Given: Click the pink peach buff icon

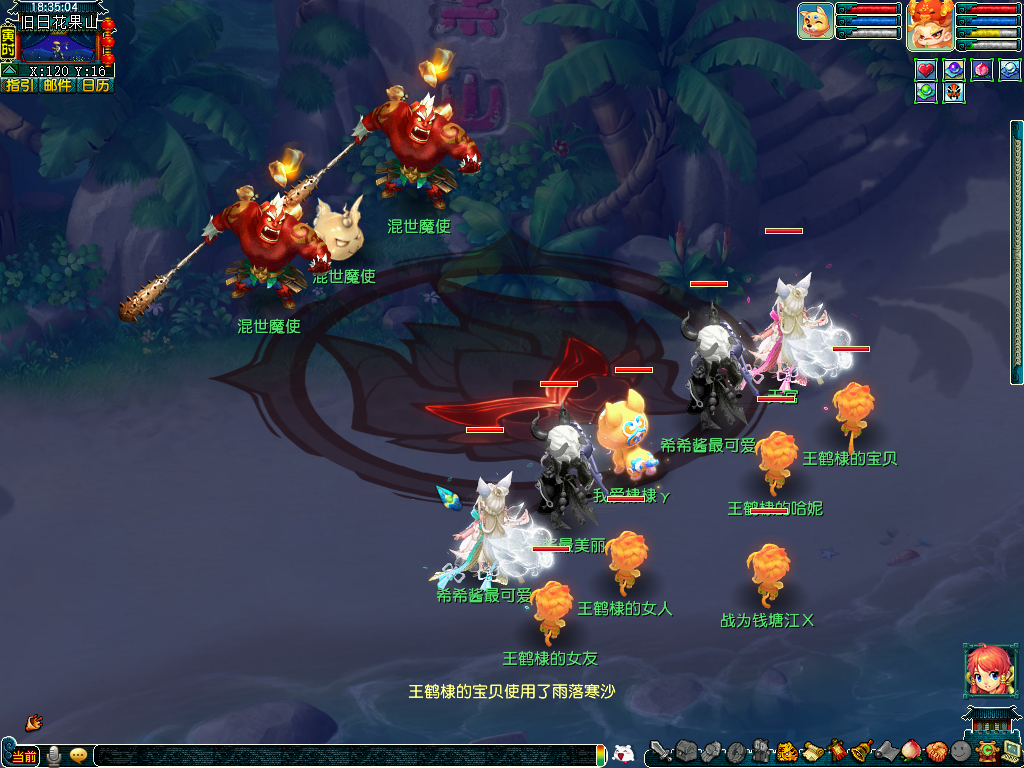Looking at the screenshot, I should pyautogui.click(x=982, y=70).
